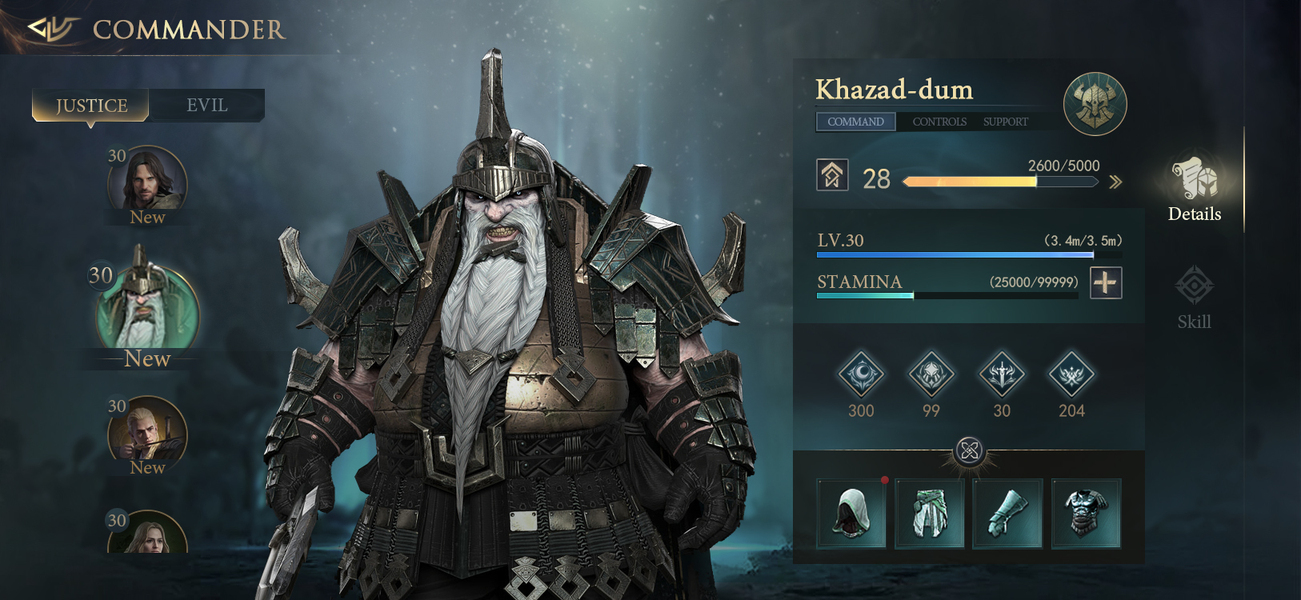Select the white-bearded dwarf commander portrait
The width and height of the screenshot is (1301, 600).
click(x=147, y=308)
